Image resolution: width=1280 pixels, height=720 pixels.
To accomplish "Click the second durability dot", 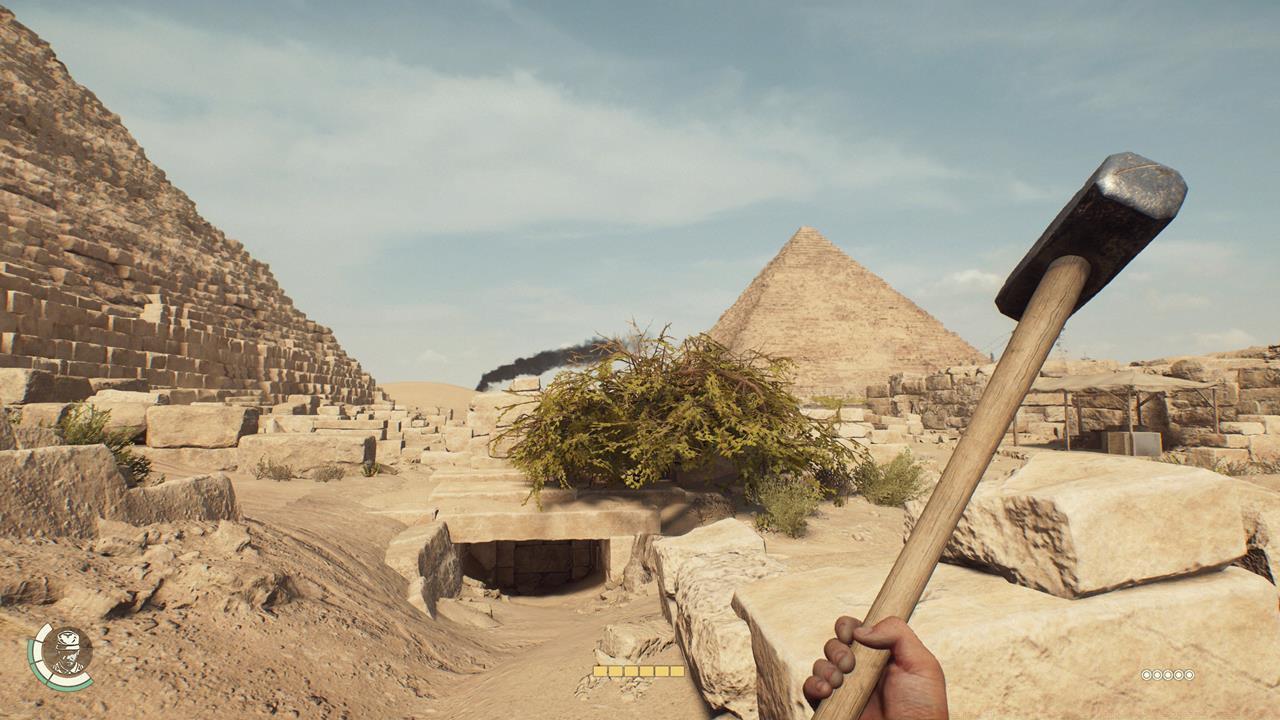I will point(1157,675).
